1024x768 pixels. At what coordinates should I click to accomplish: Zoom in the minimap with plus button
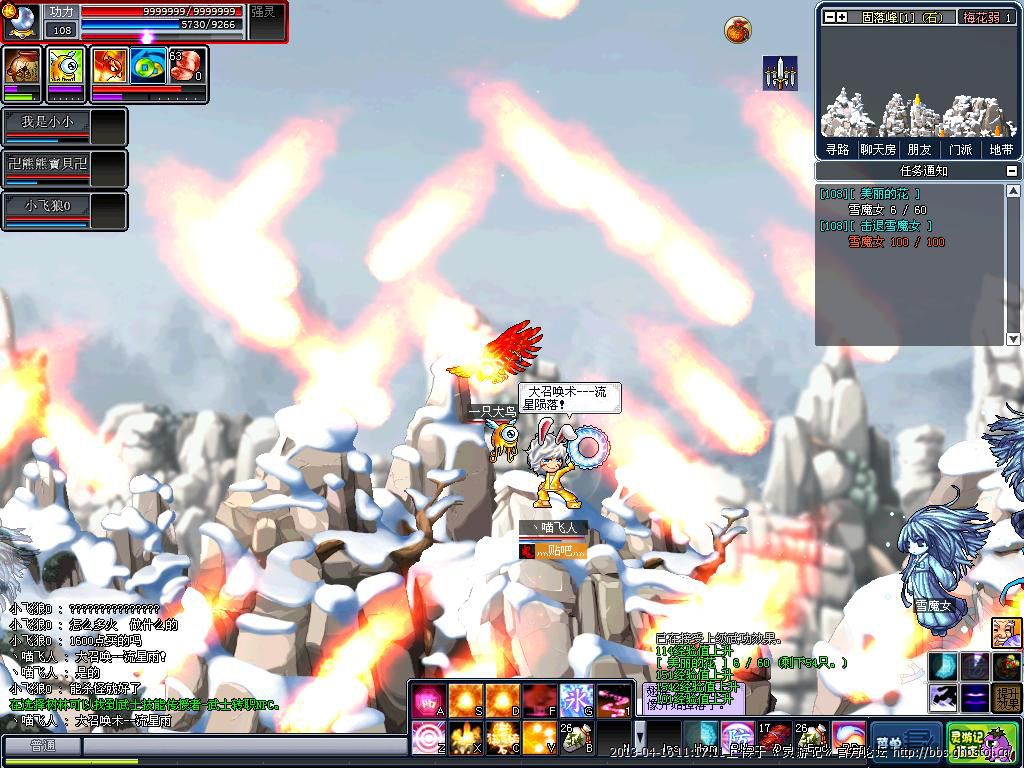click(x=842, y=17)
